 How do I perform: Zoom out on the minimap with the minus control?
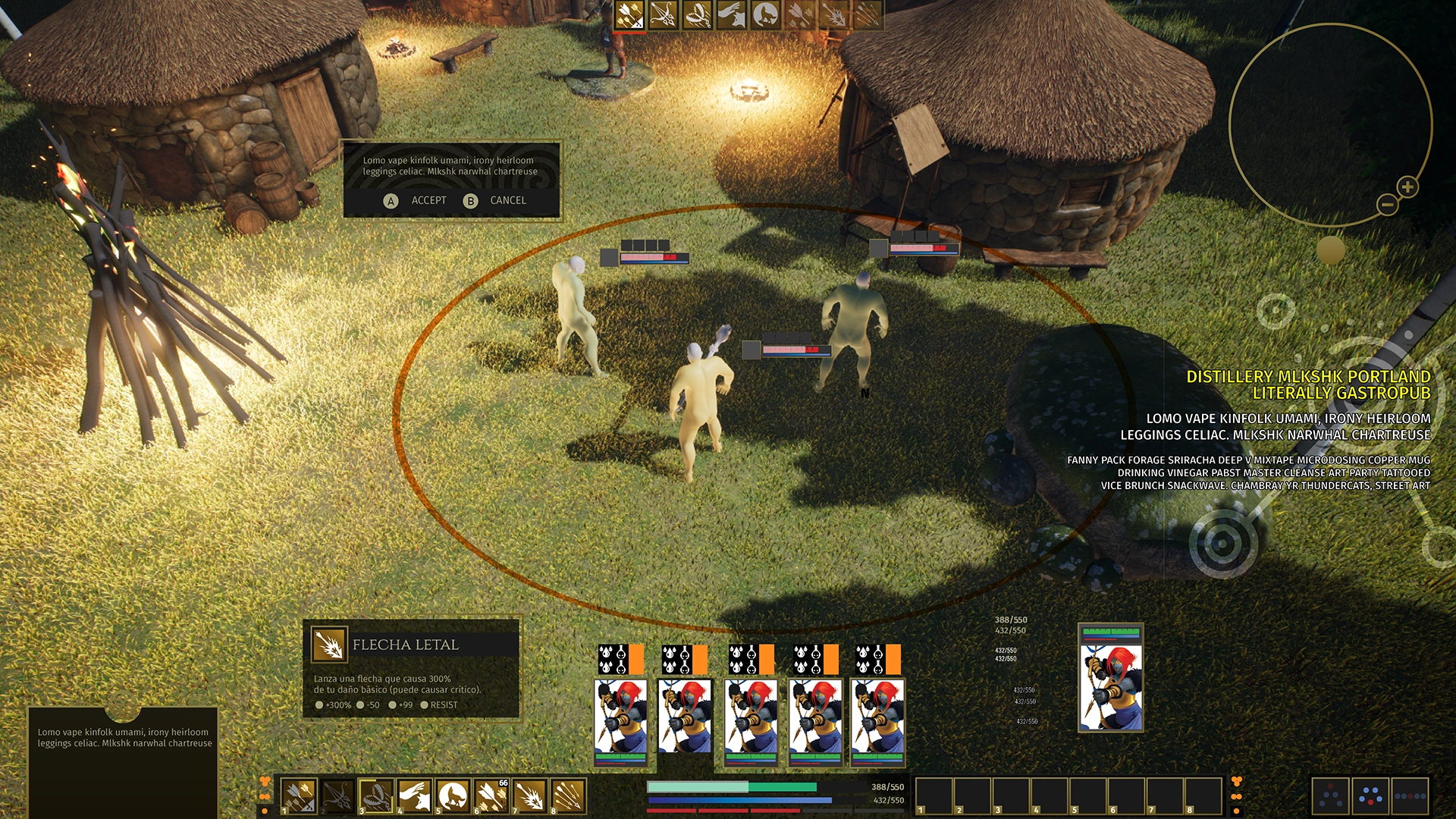coord(1389,203)
